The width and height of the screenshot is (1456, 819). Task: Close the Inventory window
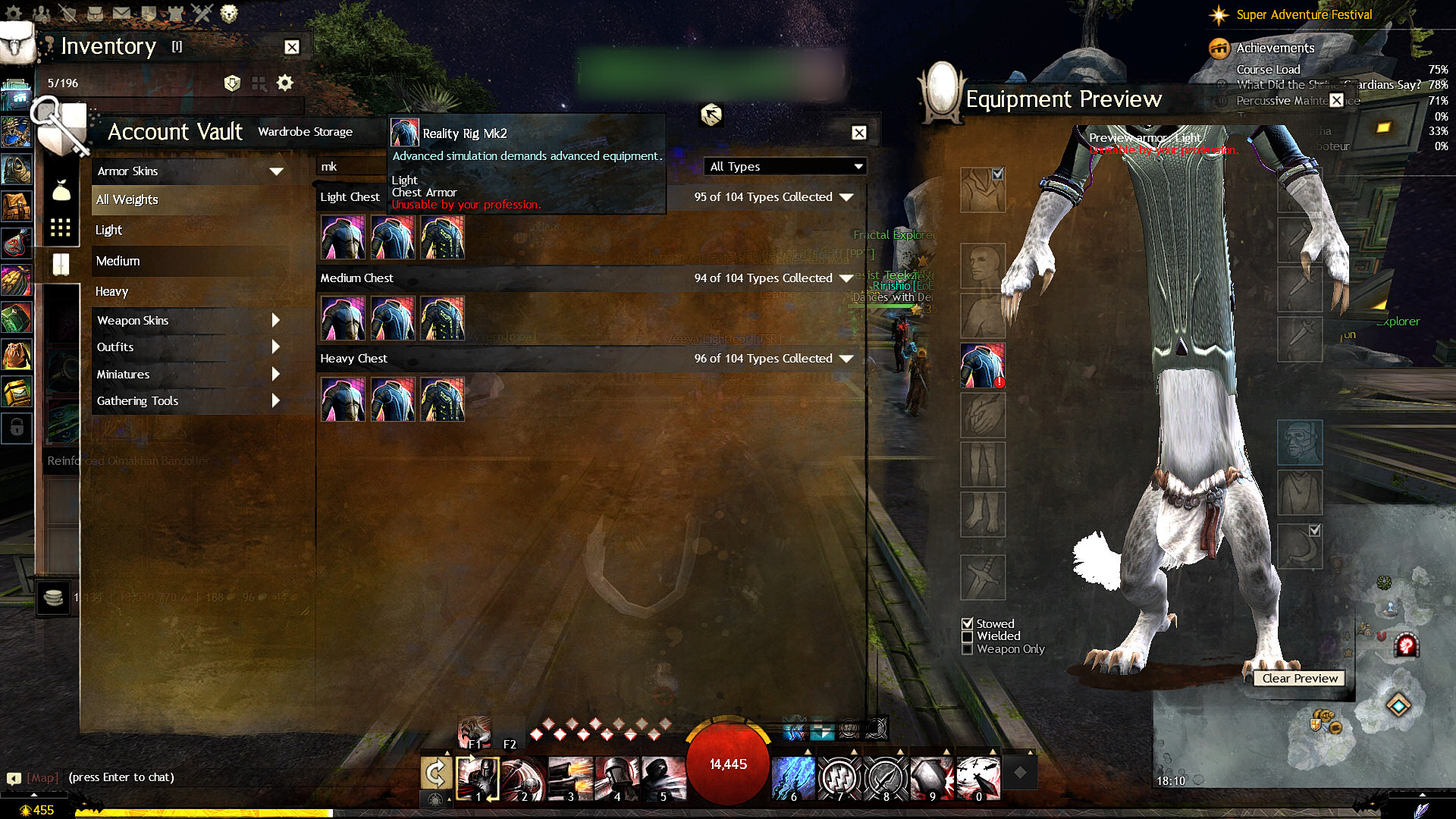click(x=292, y=47)
